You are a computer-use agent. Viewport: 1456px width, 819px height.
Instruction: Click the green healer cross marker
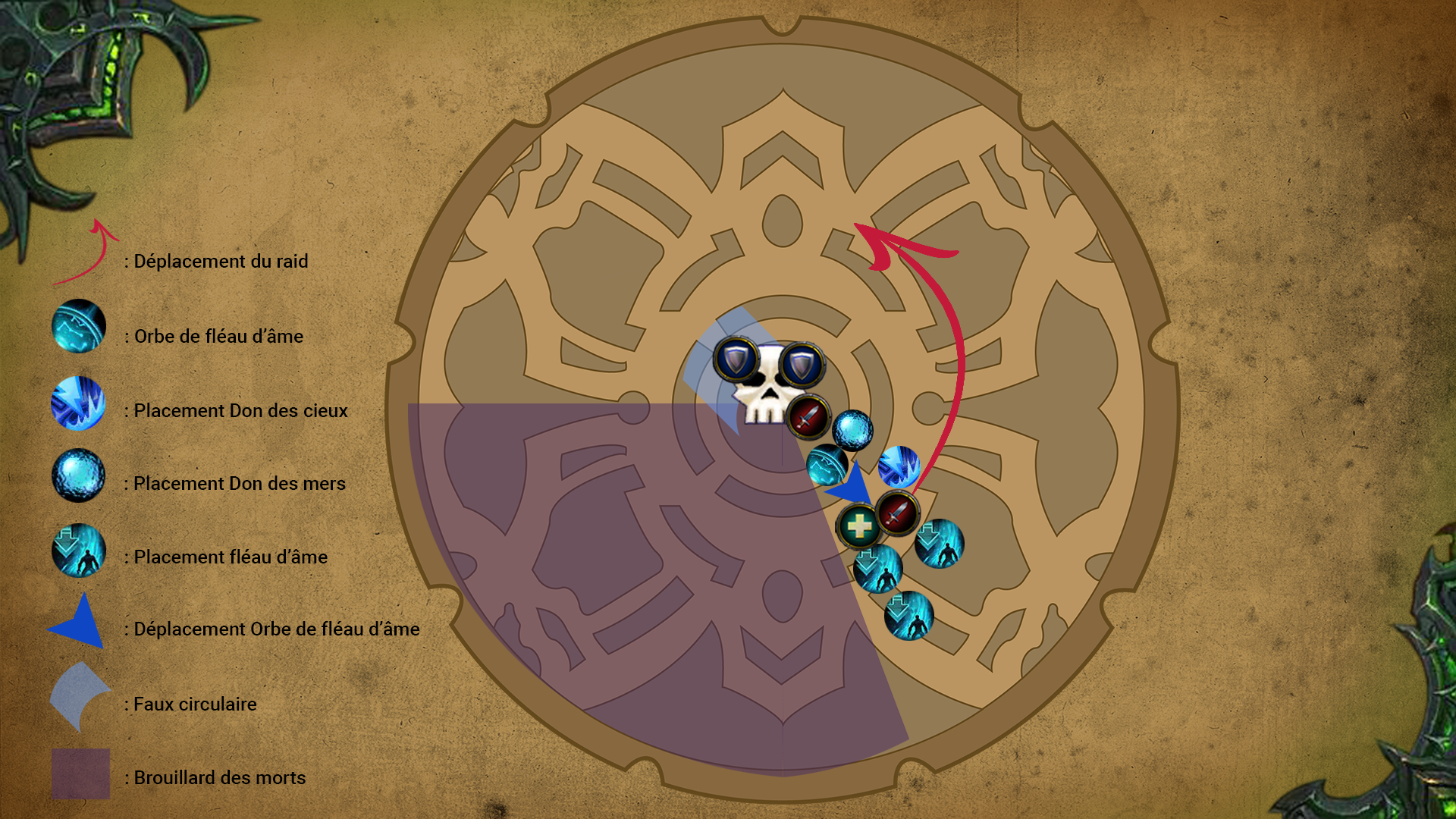tap(858, 526)
